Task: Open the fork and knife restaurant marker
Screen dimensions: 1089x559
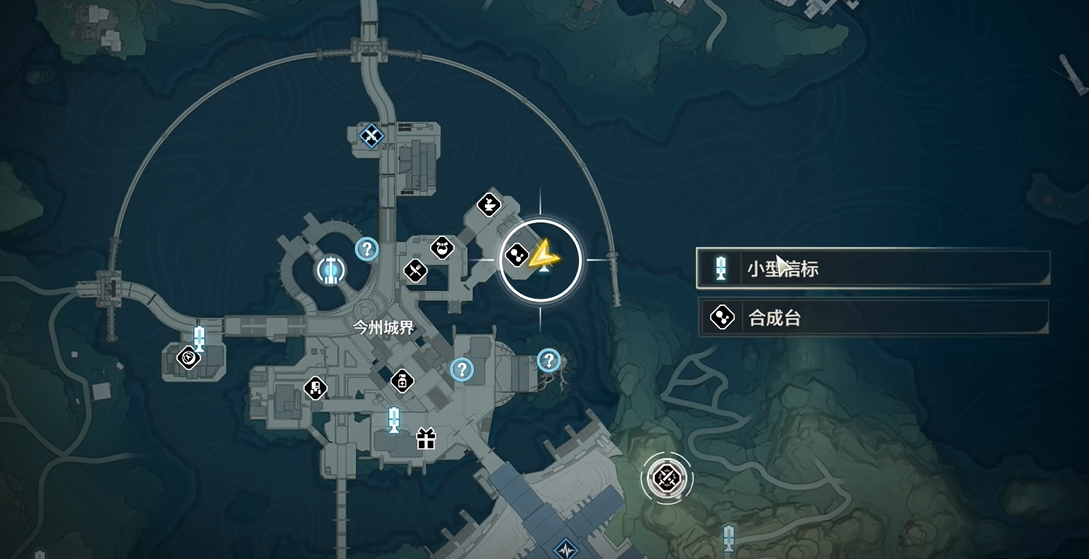Action: click(416, 270)
